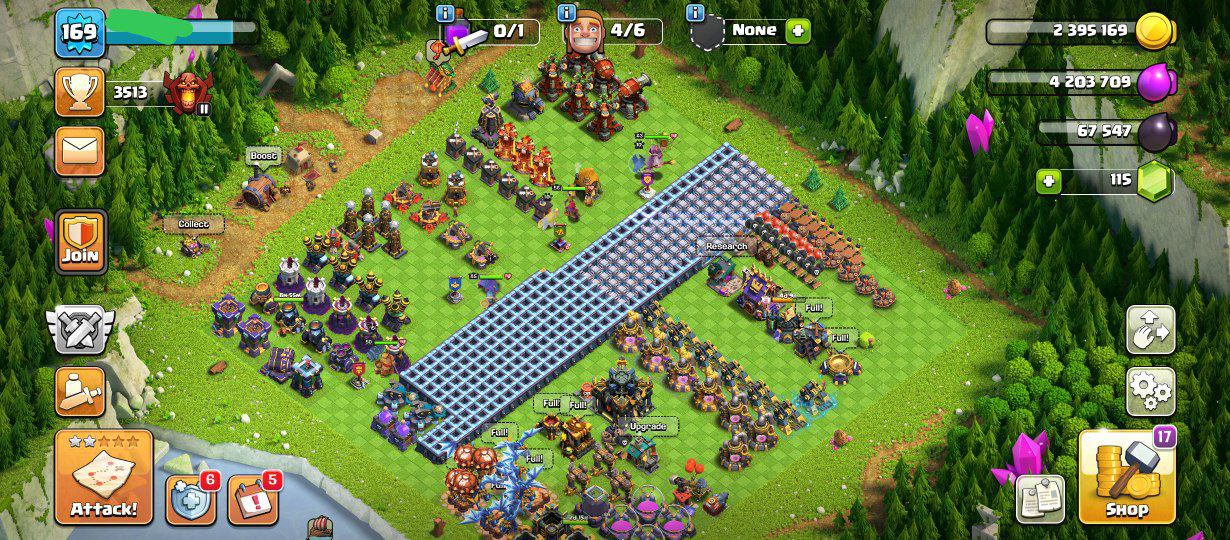Start a battle with the Attack! button
Screen dimensions: 1230x540
(104, 477)
